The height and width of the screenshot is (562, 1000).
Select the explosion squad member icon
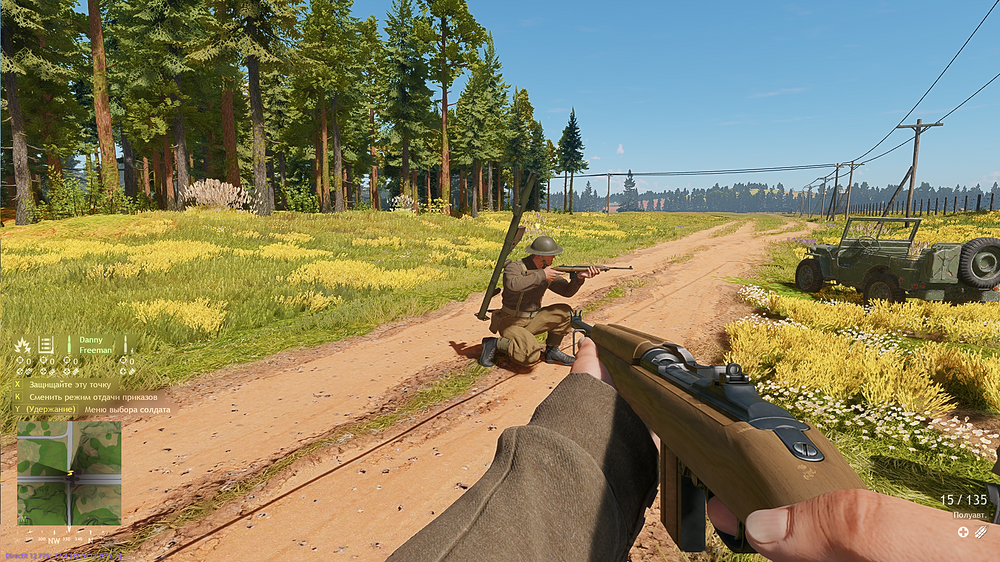(x=22, y=345)
